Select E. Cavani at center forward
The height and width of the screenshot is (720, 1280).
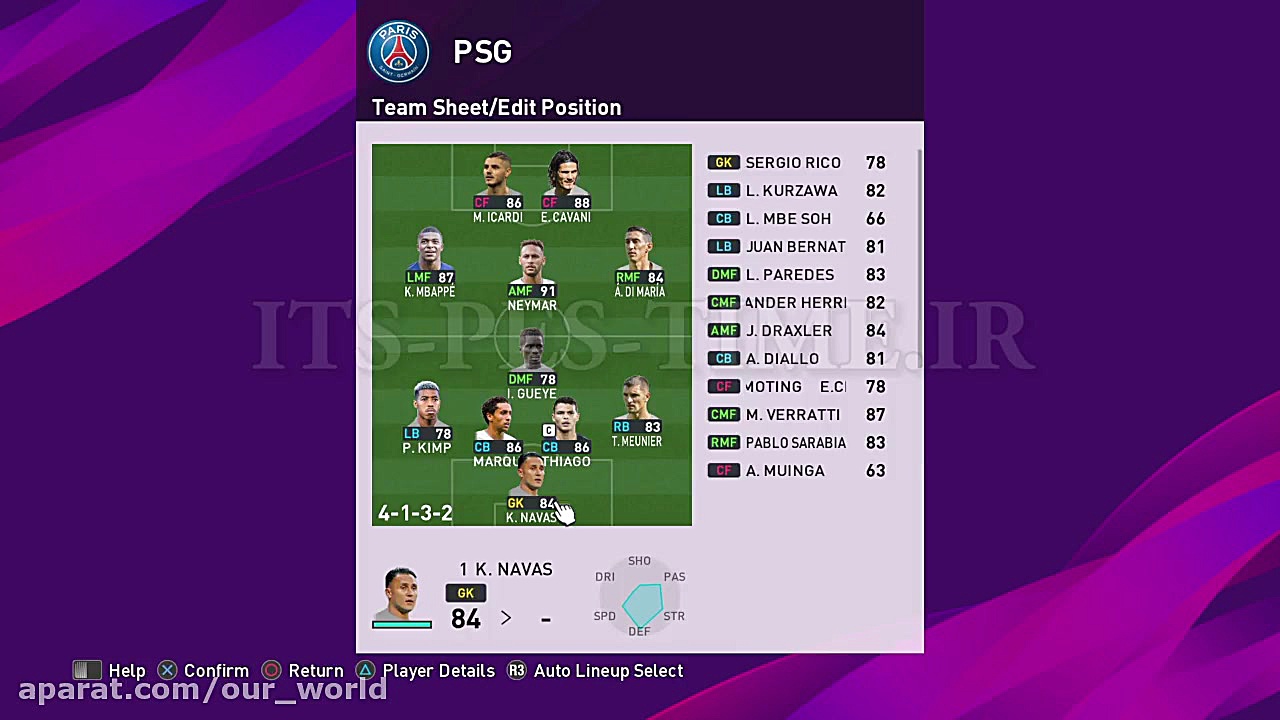point(566,180)
